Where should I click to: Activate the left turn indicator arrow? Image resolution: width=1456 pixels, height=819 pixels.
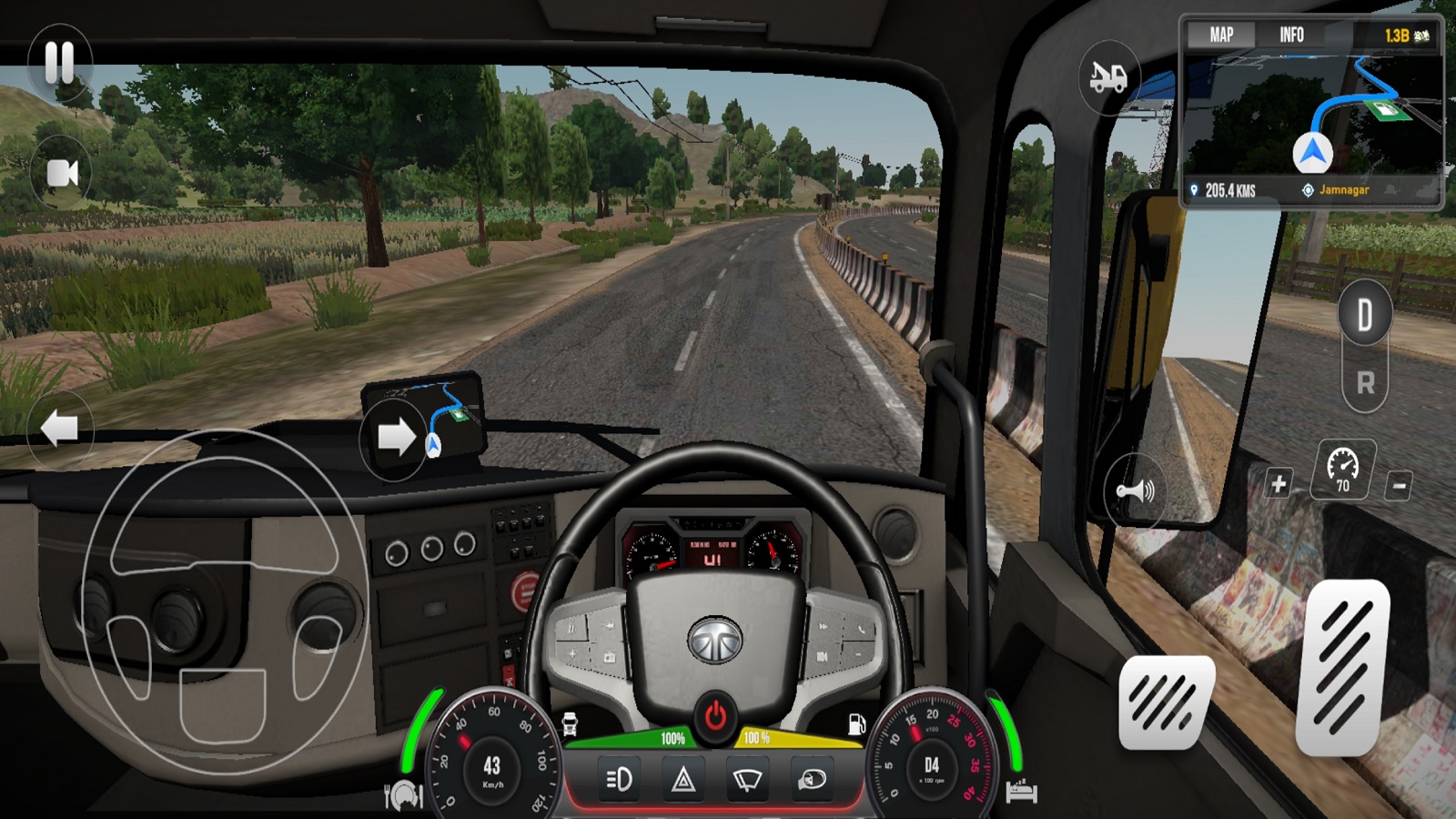[60, 428]
